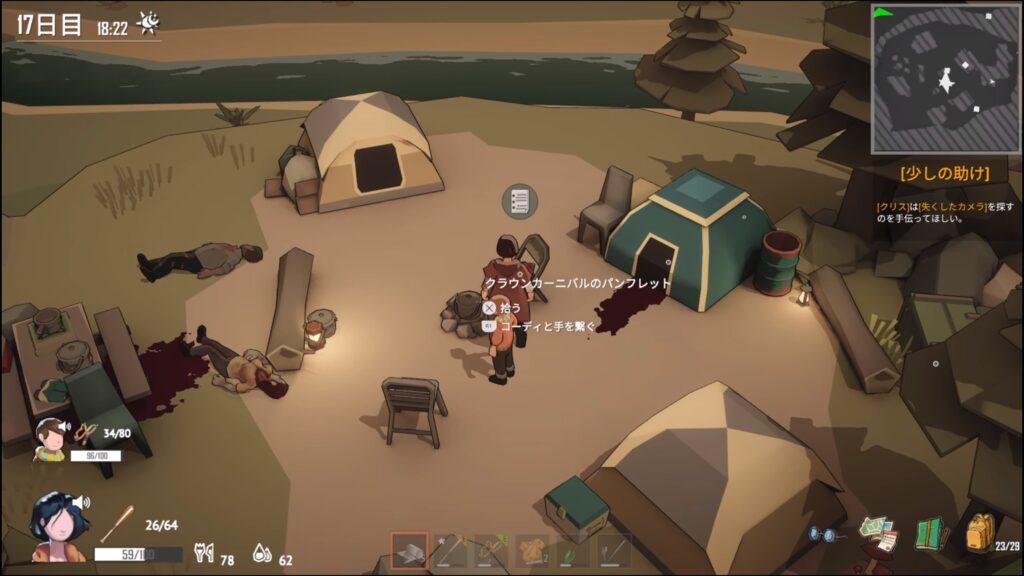
Task: Open the map and photos icon
Action: pyautogui.click(x=878, y=534)
